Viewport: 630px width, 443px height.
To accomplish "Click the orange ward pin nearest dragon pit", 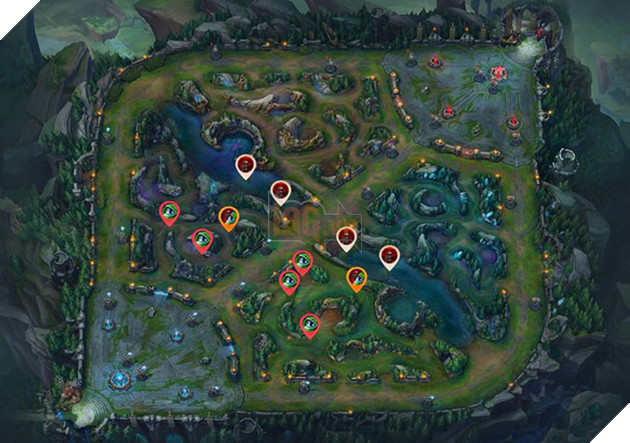I will pos(356,277).
